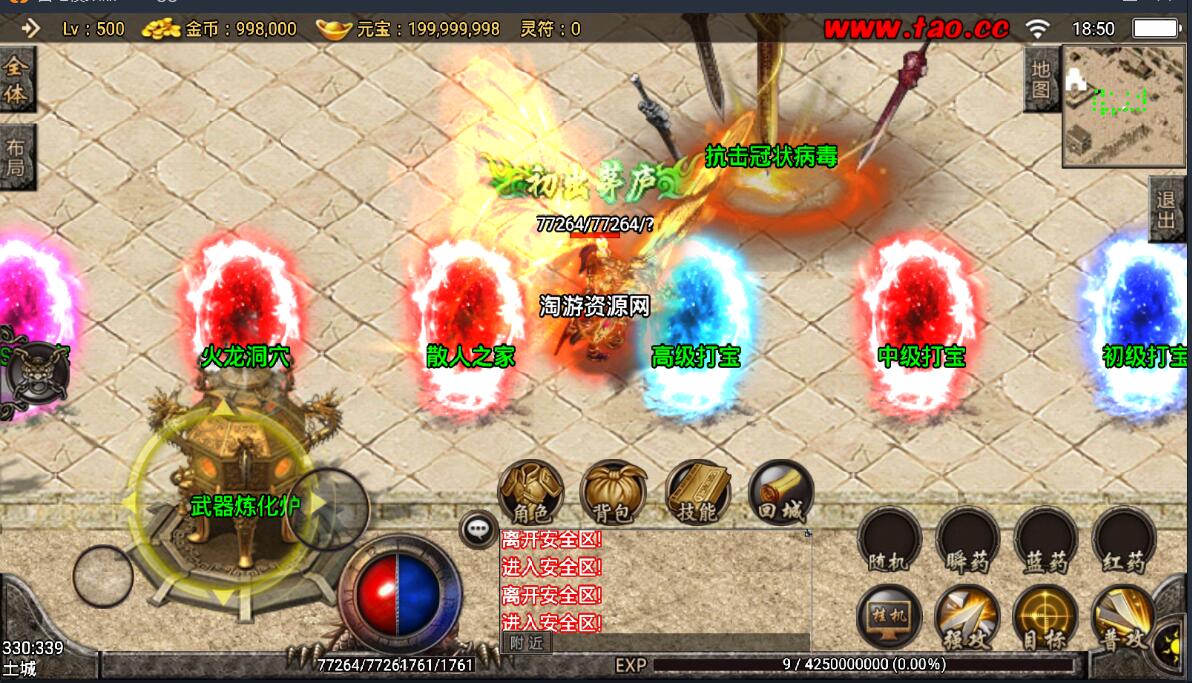This screenshot has height=683, width=1192.
Task: Select a target with 目标 crosshair
Action: 1046,617
